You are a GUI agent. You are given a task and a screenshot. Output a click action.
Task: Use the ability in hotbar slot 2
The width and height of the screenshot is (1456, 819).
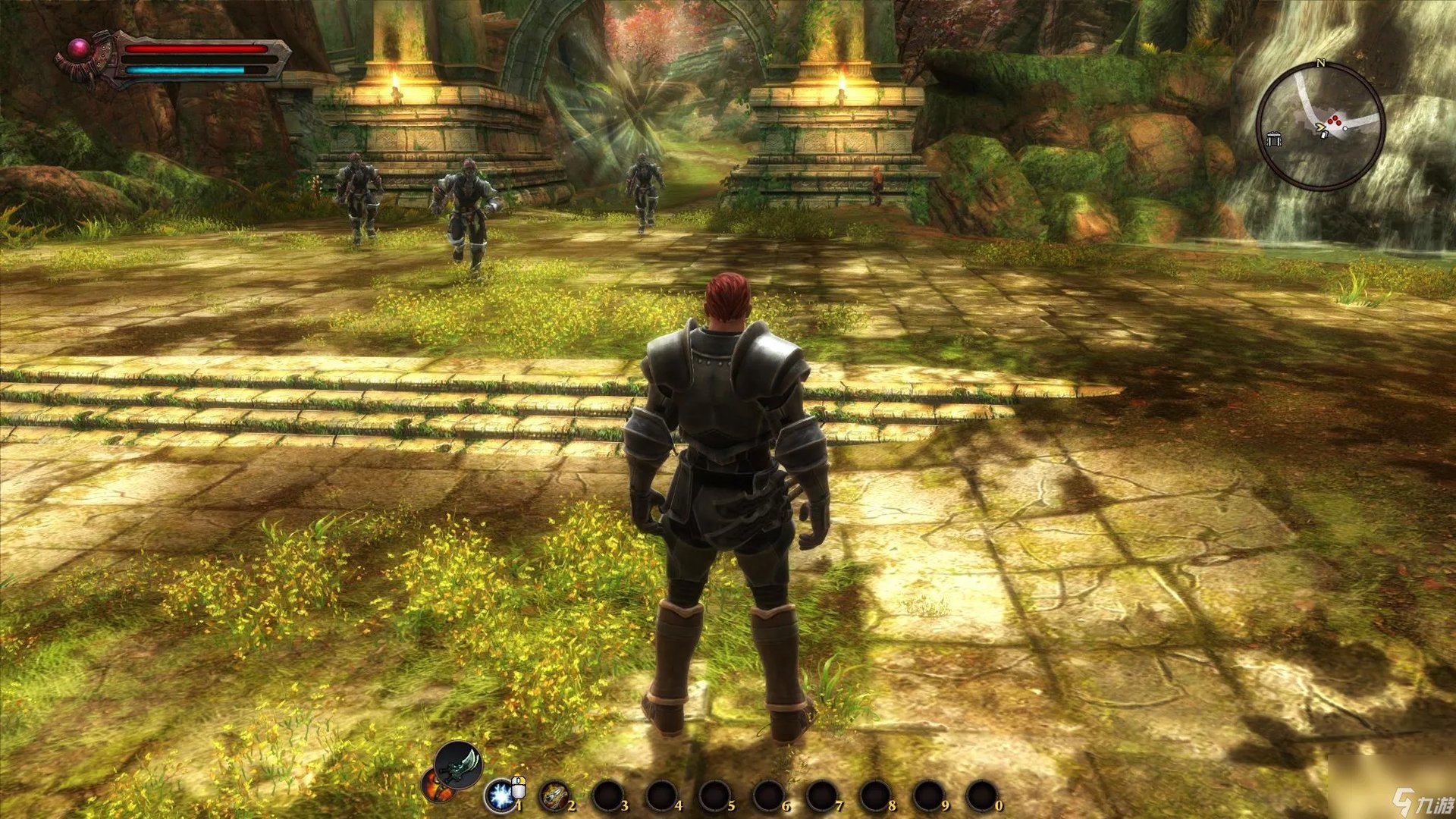[x=554, y=795]
